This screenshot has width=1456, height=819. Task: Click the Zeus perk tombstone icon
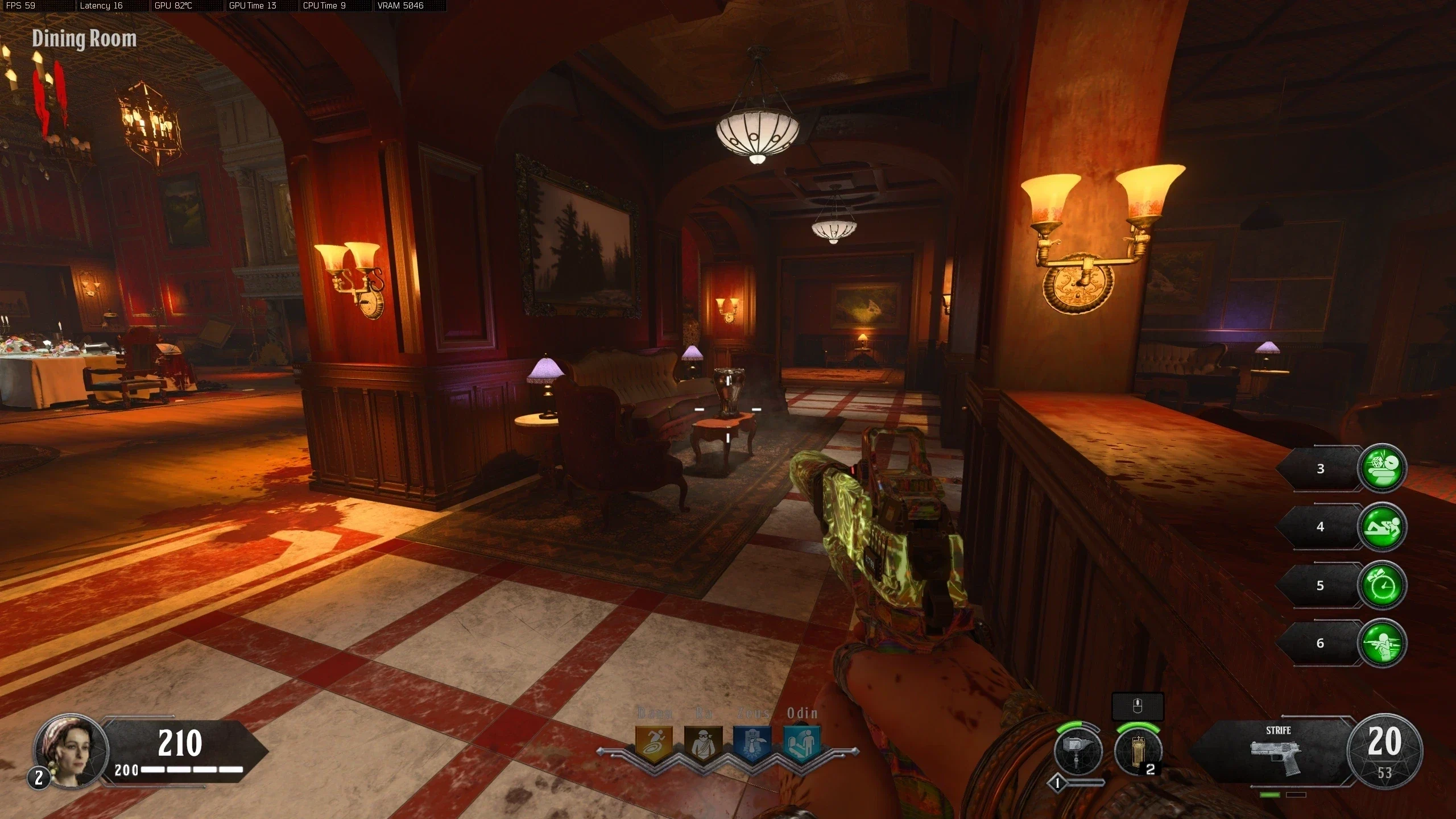click(x=752, y=743)
